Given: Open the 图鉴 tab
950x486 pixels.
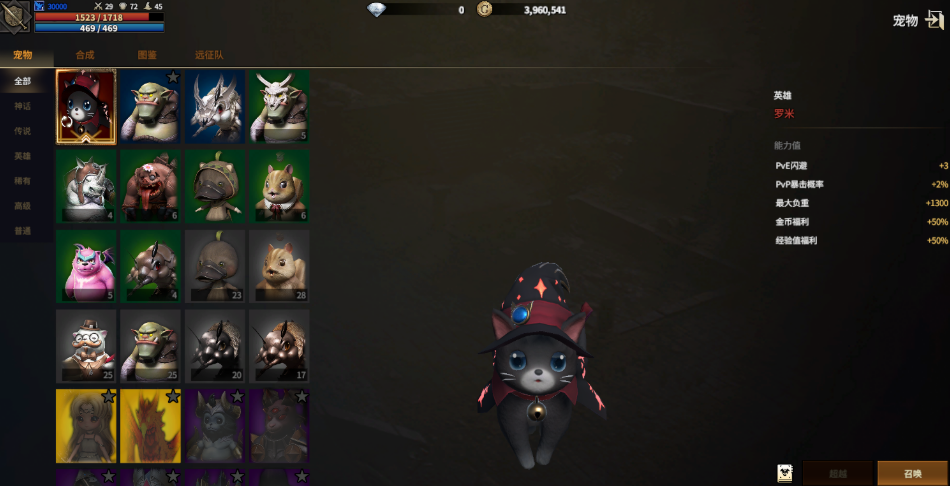Looking at the screenshot, I should click(146, 55).
